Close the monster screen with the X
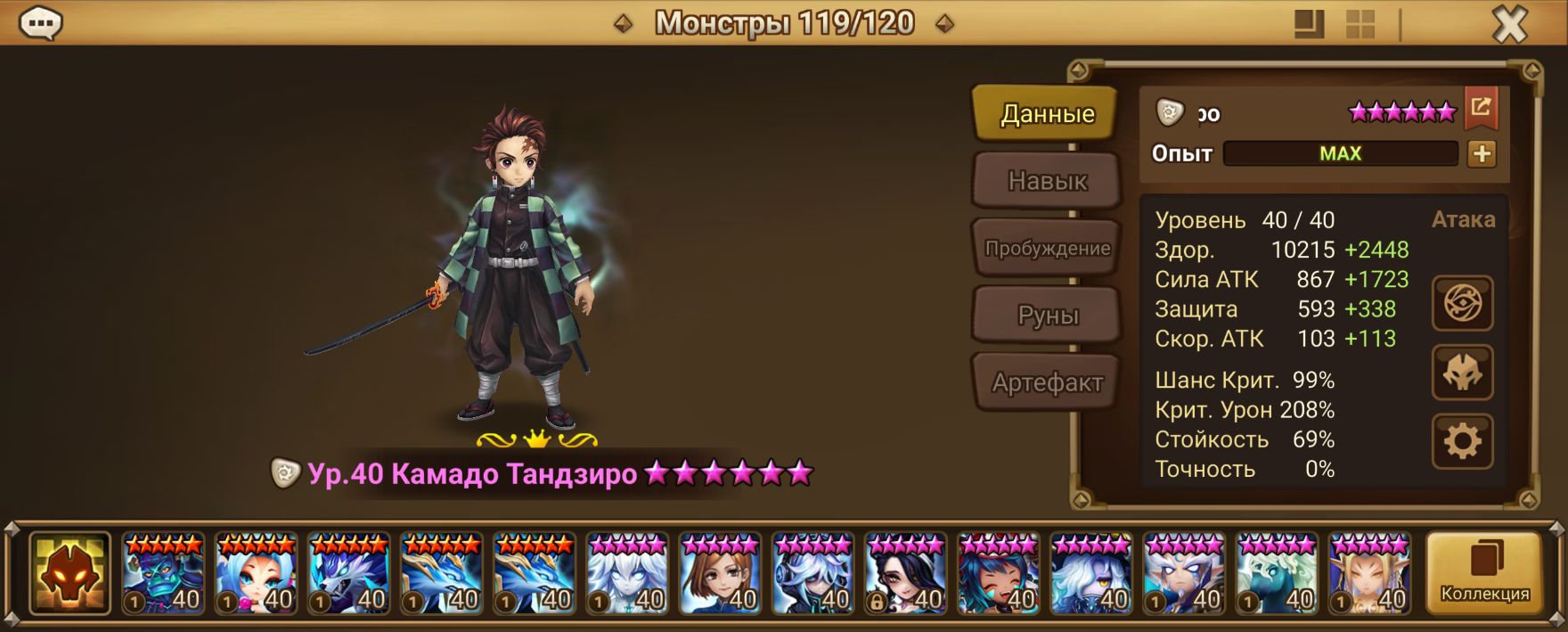The height and width of the screenshot is (632, 1568). coord(1510,25)
